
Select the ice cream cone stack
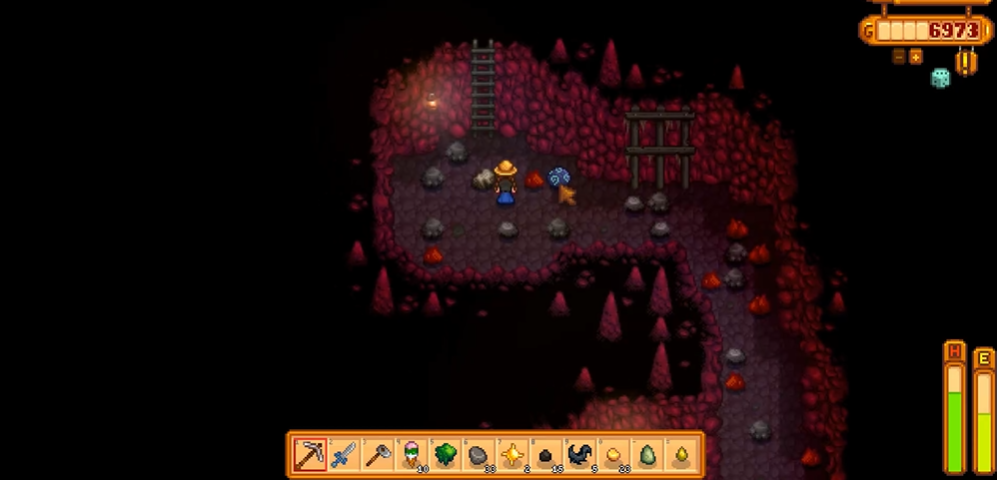click(x=410, y=456)
